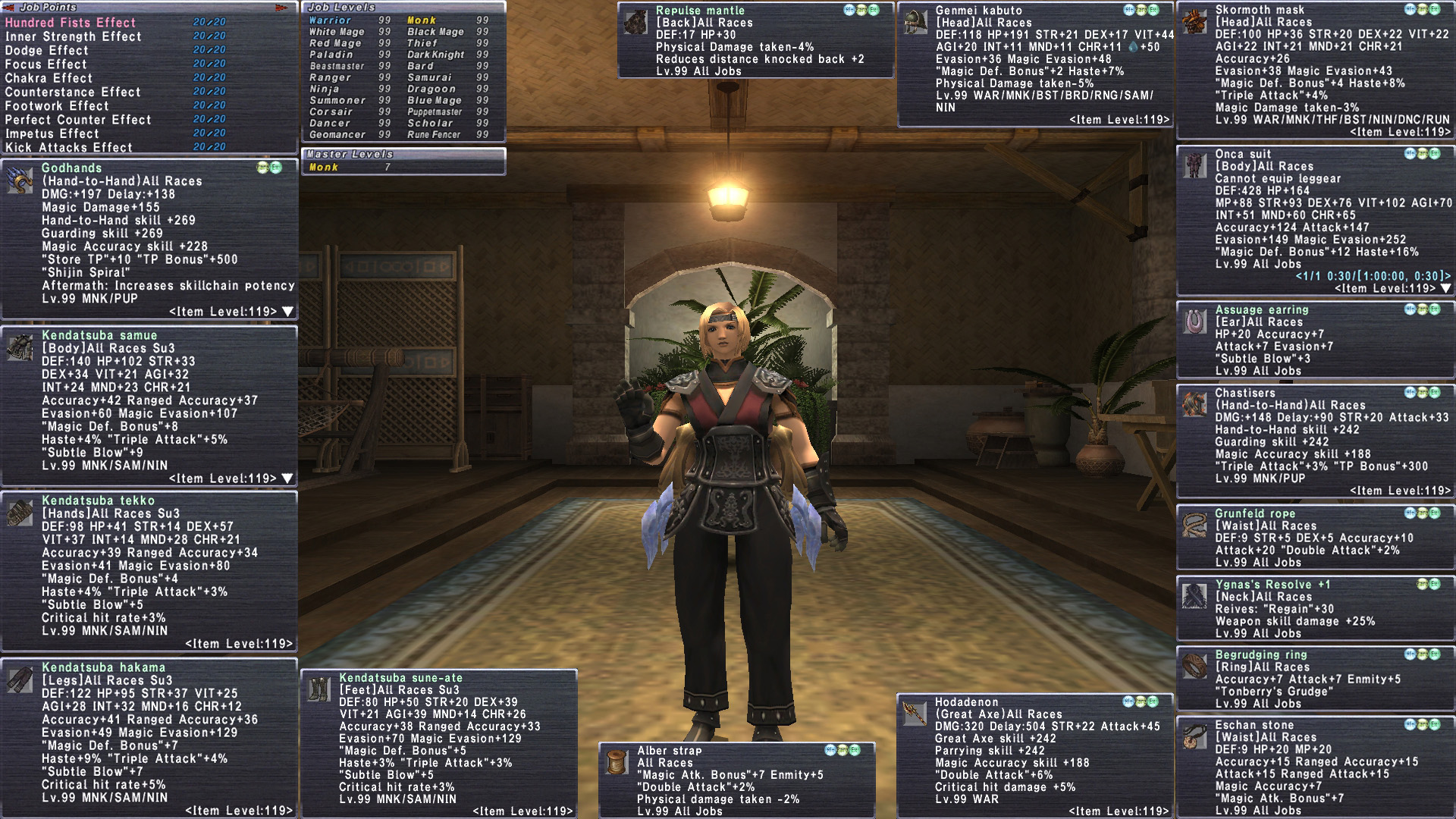The width and height of the screenshot is (1456, 819).
Task: Choose Inner Strength Effect in Job Points
Action: (x=73, y=36)
